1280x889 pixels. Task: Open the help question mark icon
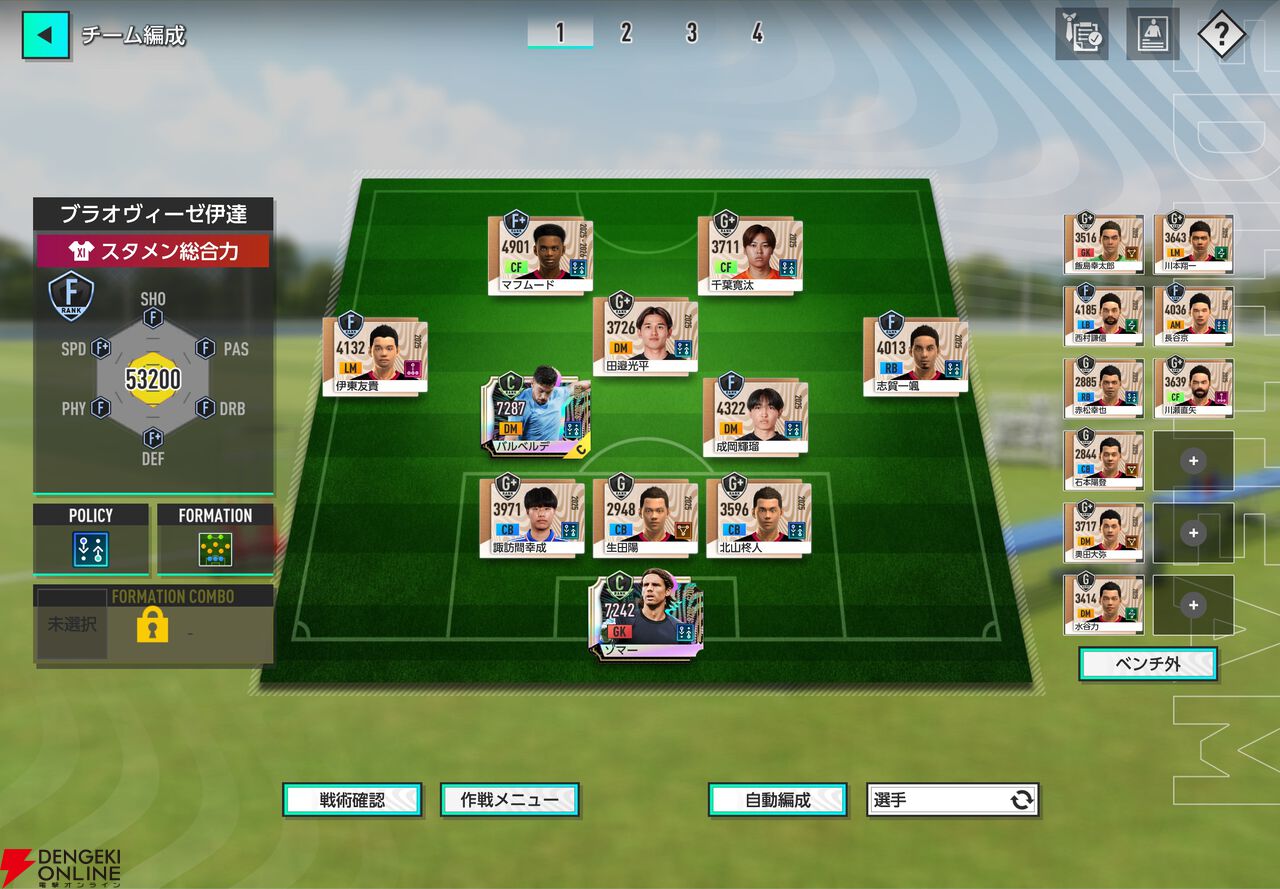pos(1220,35)
